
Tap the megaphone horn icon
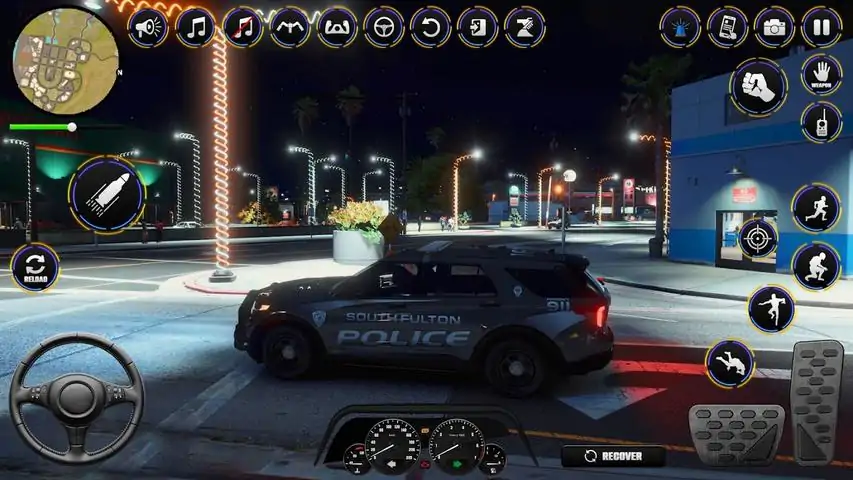tap(150, 27)
